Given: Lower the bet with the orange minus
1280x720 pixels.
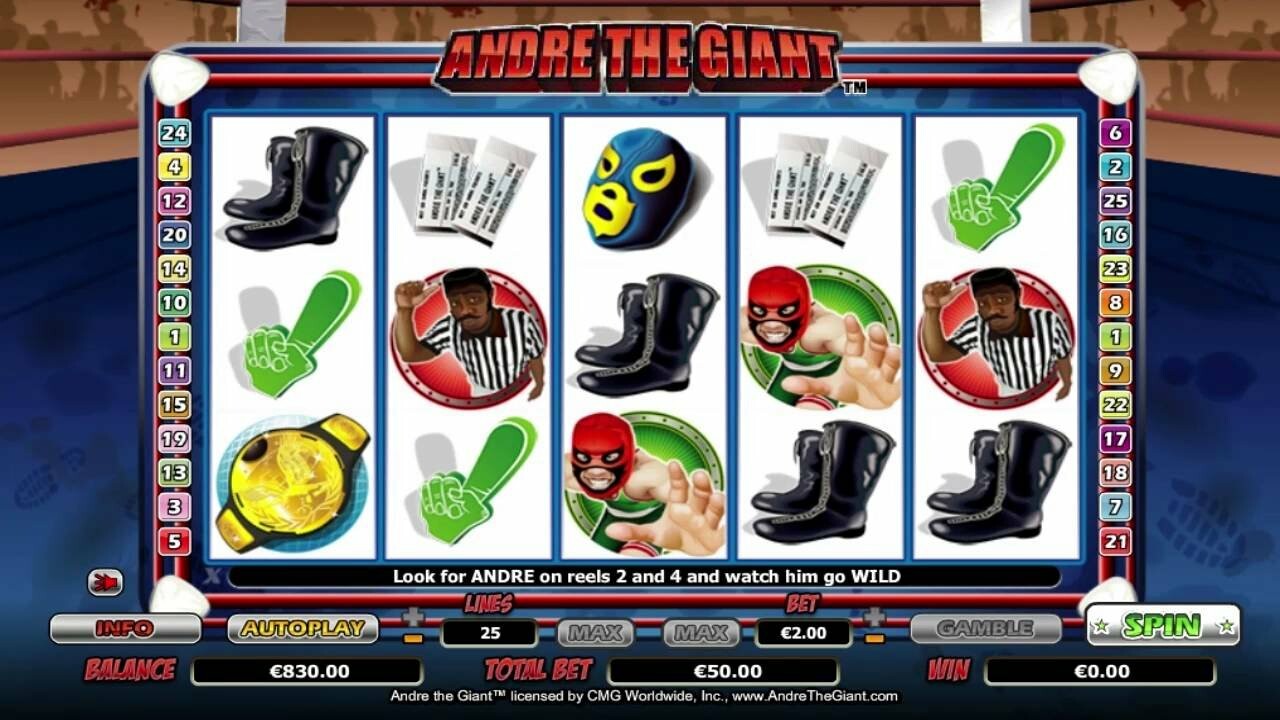Looking at the screenshot, I should click(x=875, y=638).
